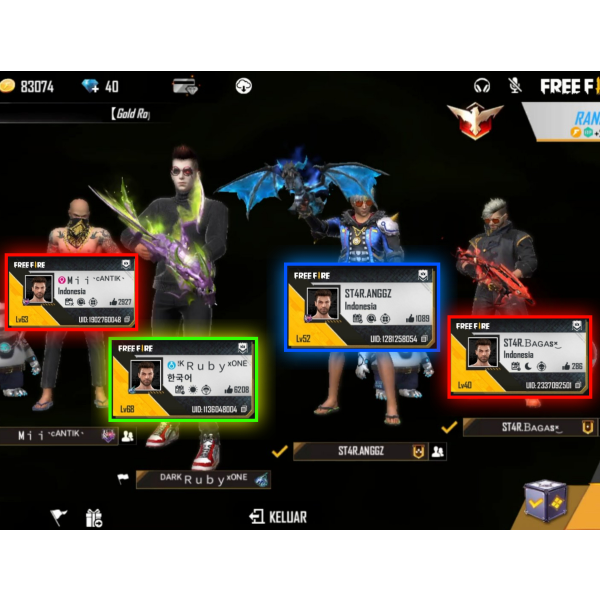Add ST4R.ANGGZ as a friend
Screen dimensions: 600x600
click(x=439, y=452)
